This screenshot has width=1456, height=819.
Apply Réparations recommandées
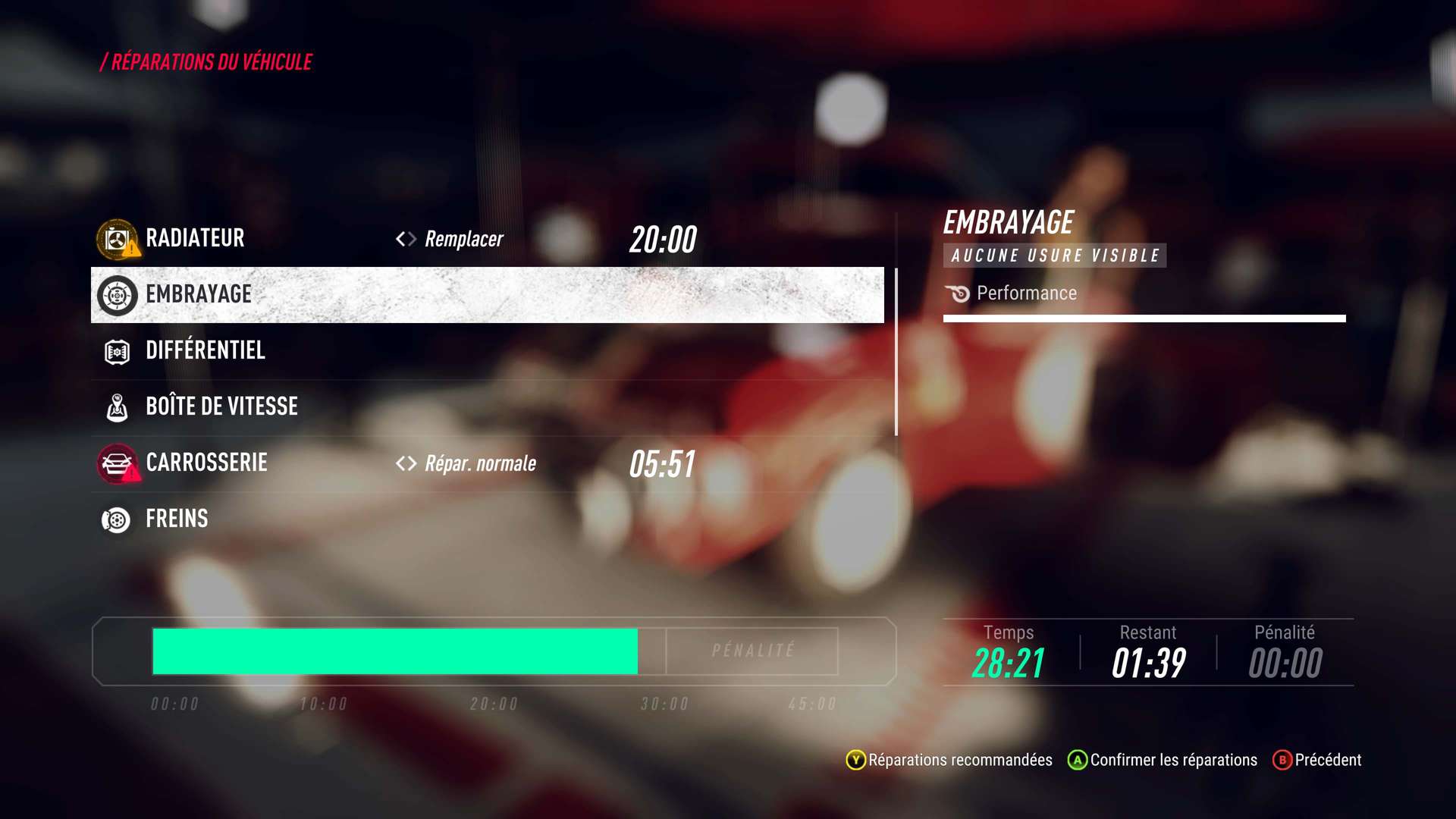point(949,760)
